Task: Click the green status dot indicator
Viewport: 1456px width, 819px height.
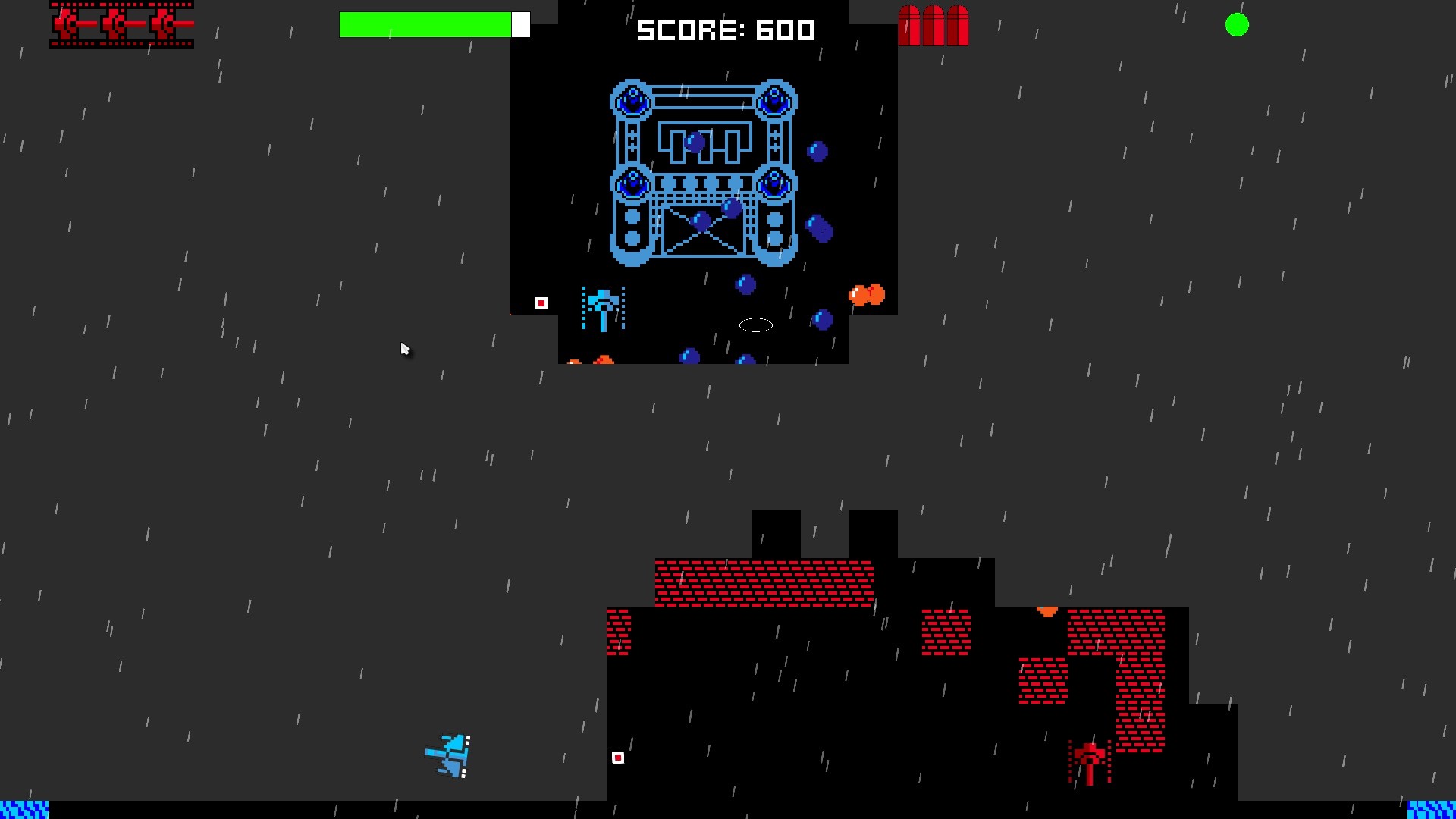Action: point(1238,25)
